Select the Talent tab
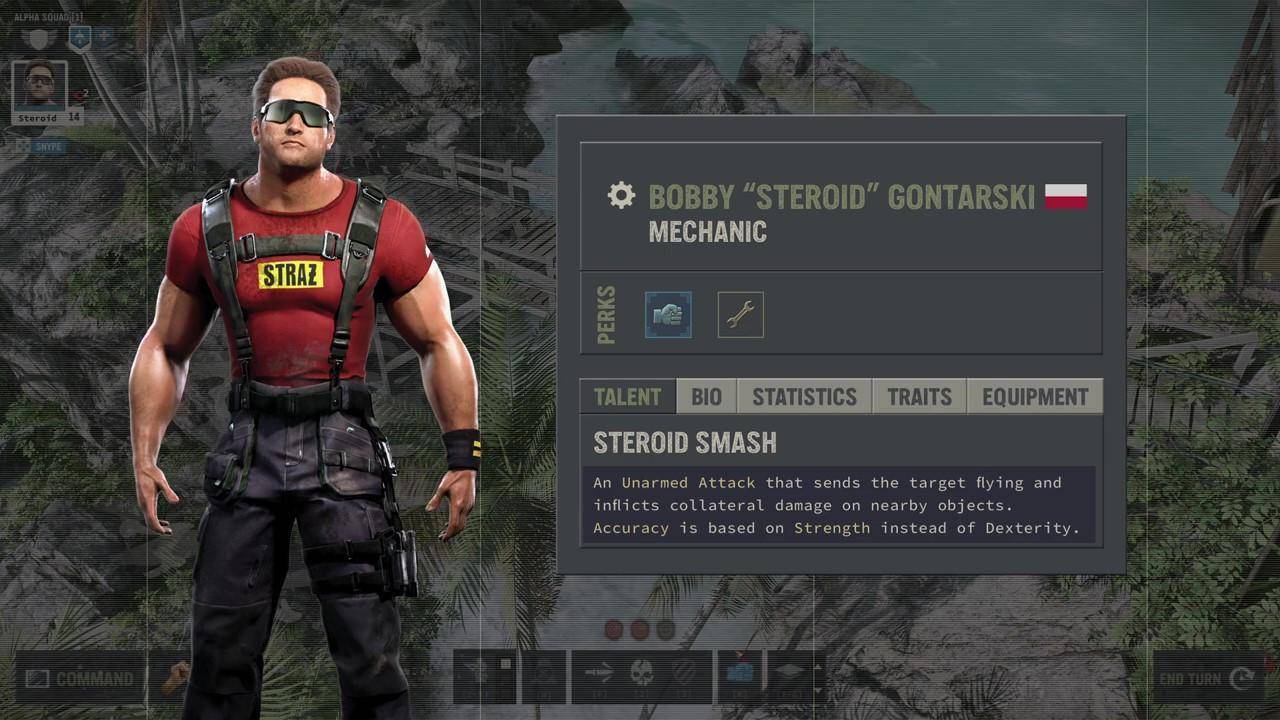Screen dimensions: 1280x720 coord(627,397)
